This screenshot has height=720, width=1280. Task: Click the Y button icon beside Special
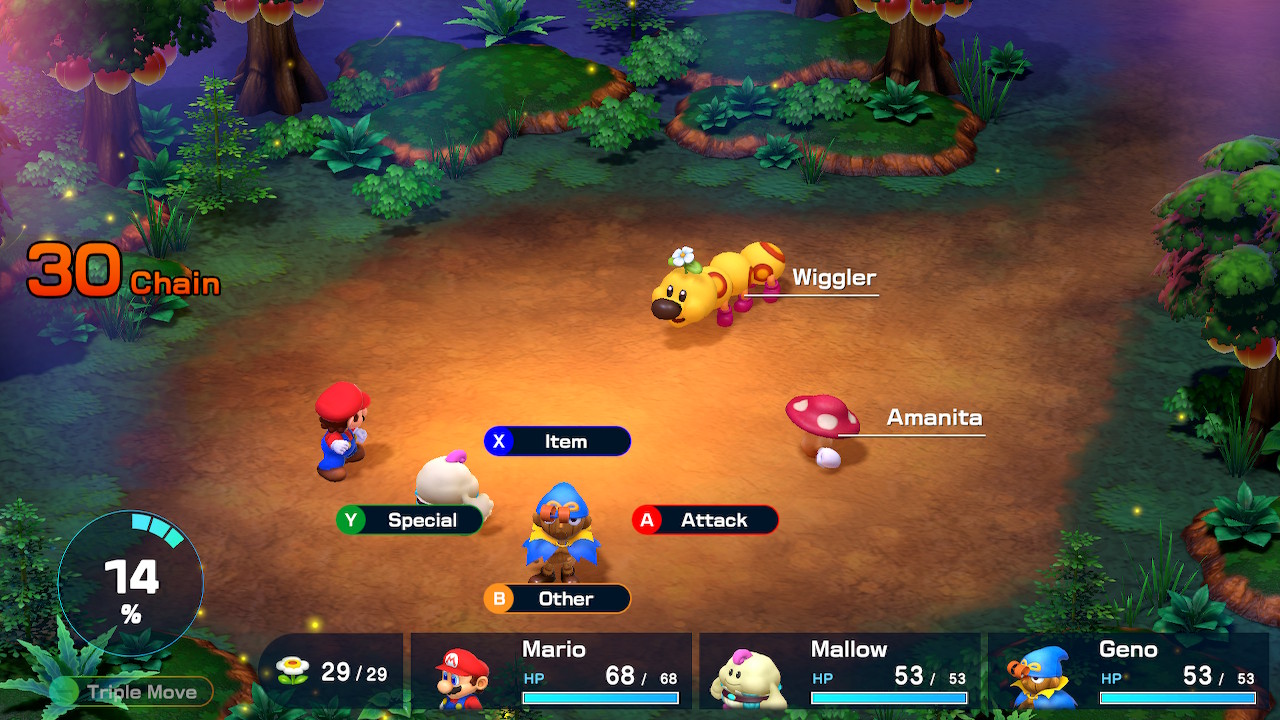click(352, 520)
